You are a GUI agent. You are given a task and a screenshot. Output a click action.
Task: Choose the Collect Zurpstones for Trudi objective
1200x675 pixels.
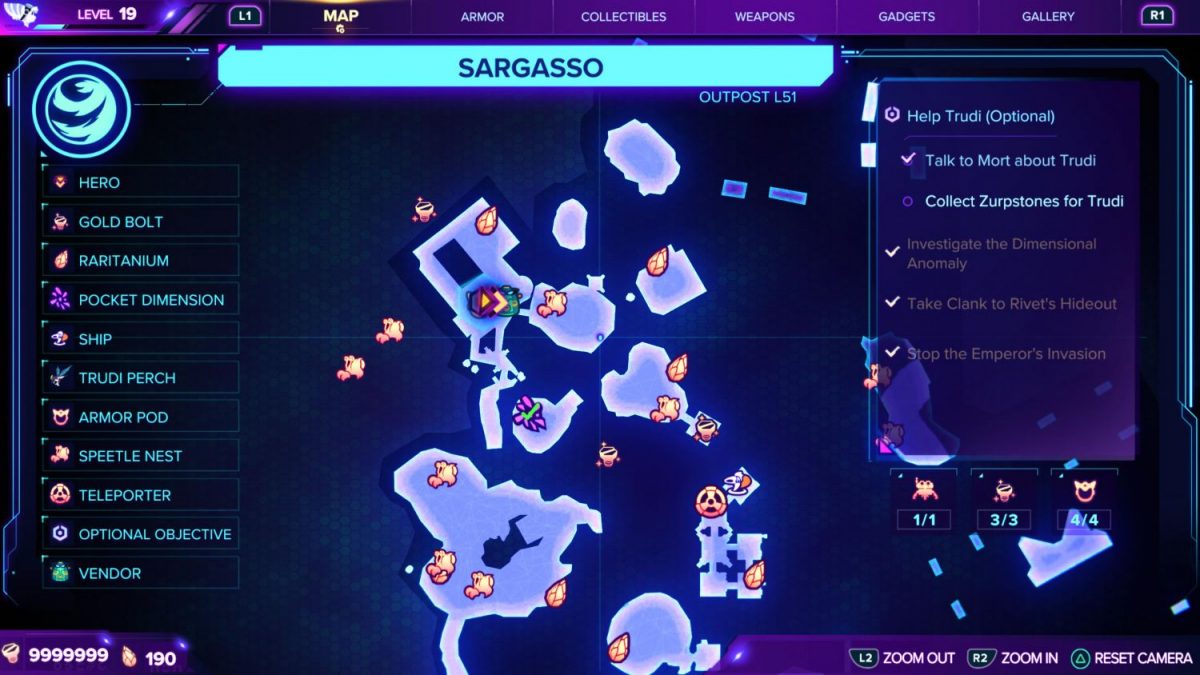1024,201
